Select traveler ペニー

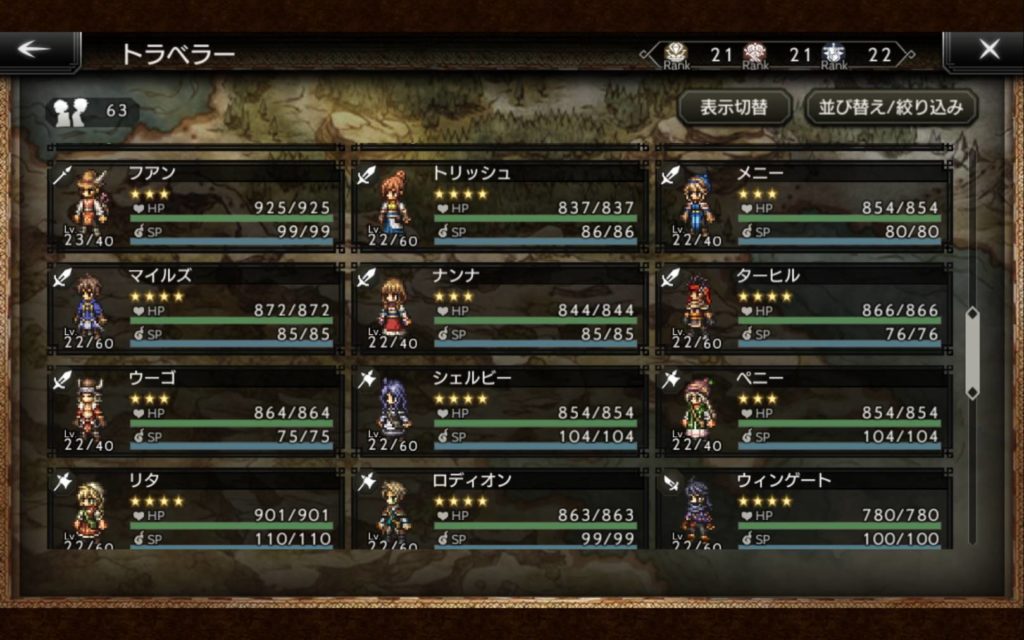[x=803, y=411]
